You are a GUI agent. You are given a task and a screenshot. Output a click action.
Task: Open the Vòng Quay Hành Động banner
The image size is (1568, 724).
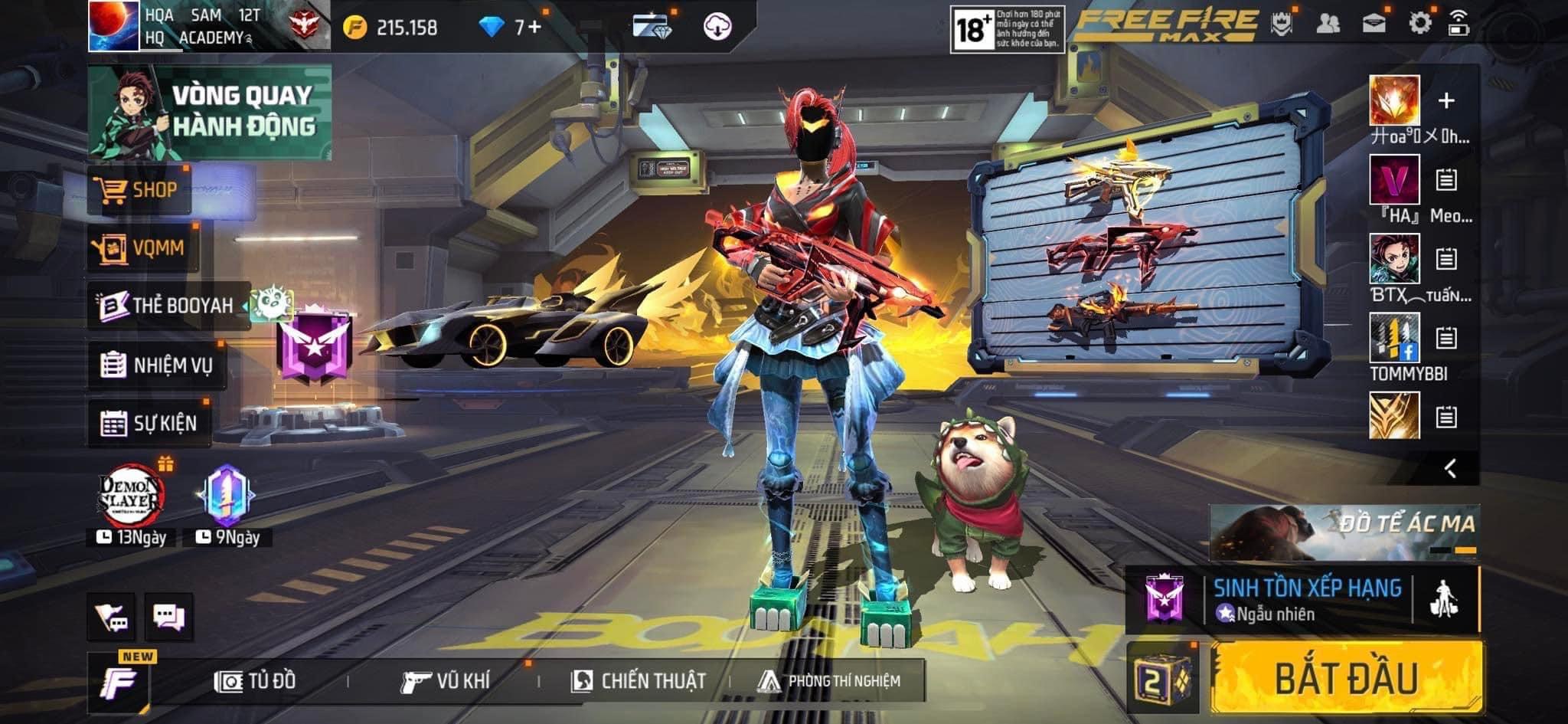pos(210,112)
